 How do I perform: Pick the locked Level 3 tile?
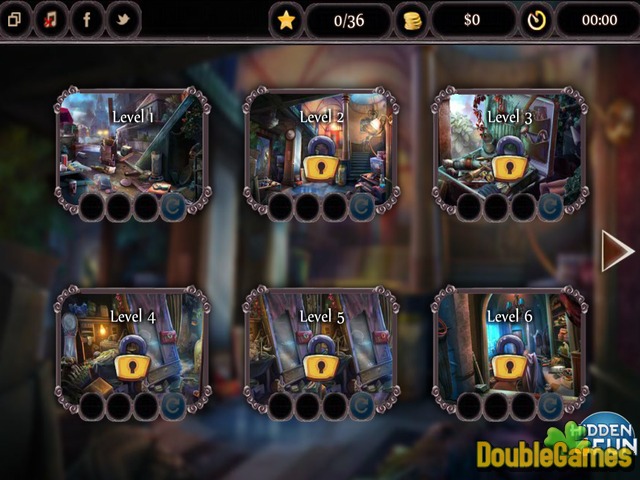(509, 147)
